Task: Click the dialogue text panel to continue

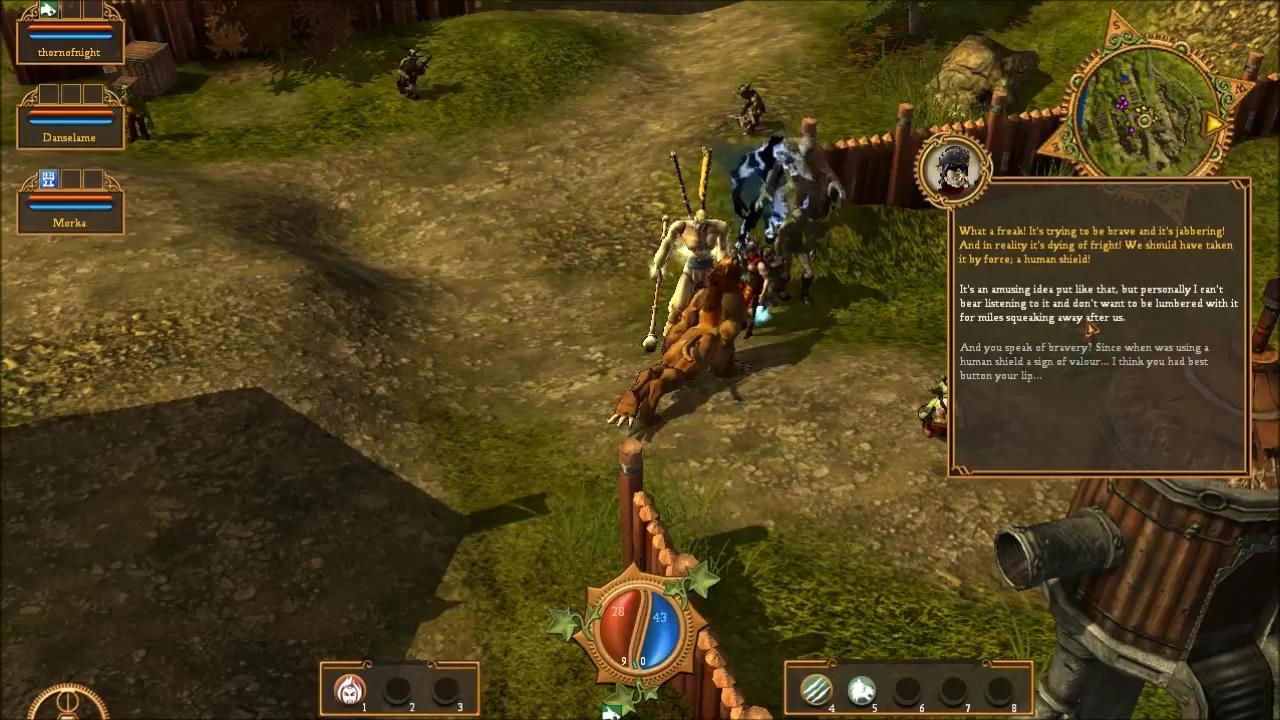Action: tap(1098, 330)
